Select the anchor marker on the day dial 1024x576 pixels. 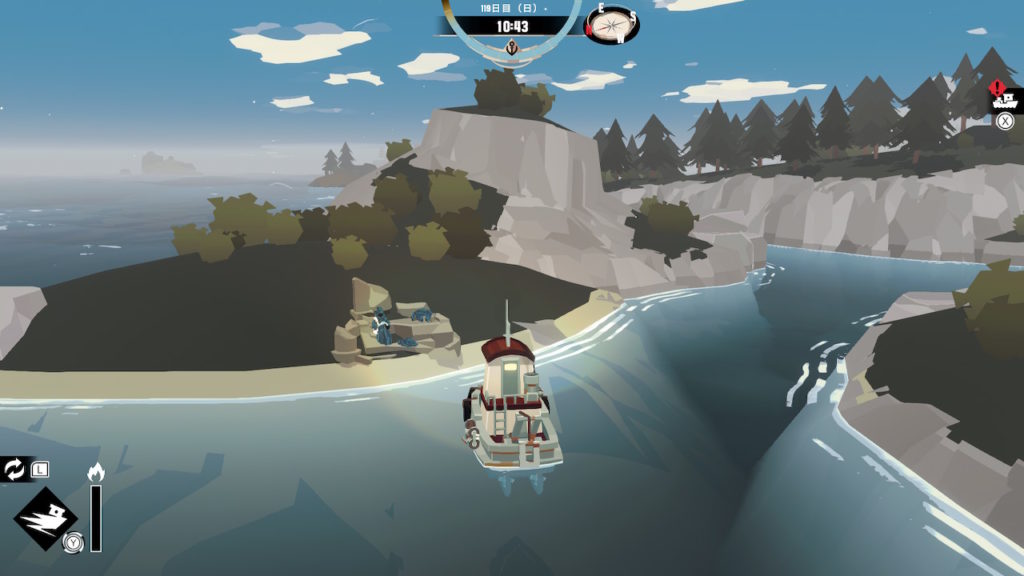click(512, 47)
